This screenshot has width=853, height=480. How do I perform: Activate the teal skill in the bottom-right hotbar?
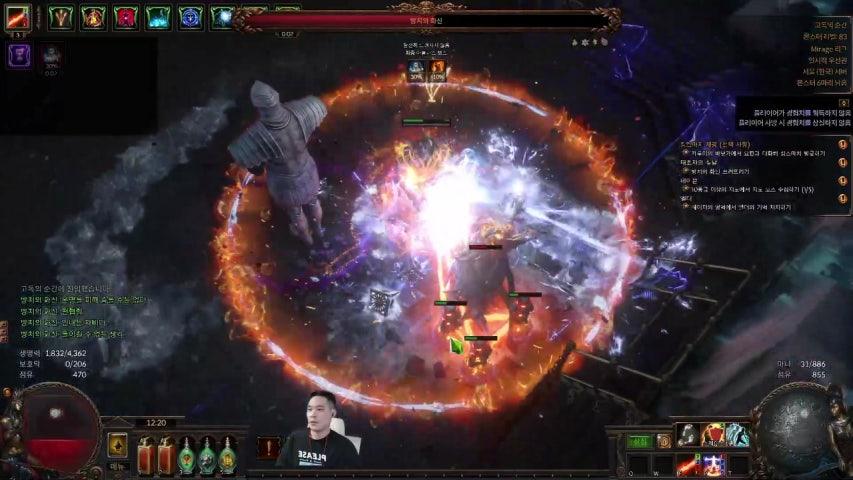coord(737,435)
